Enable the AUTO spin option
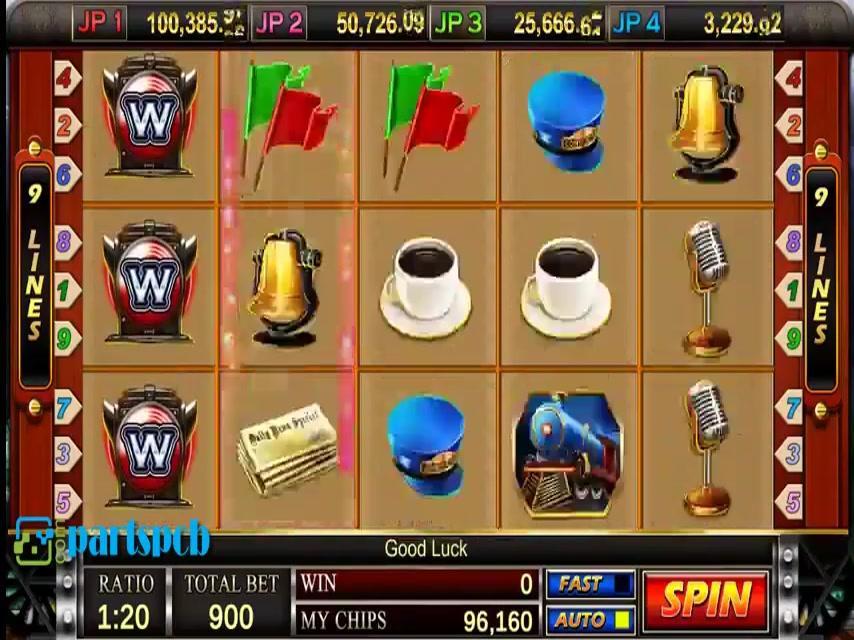Screen dimensions: 854x640 coord(590,620)
